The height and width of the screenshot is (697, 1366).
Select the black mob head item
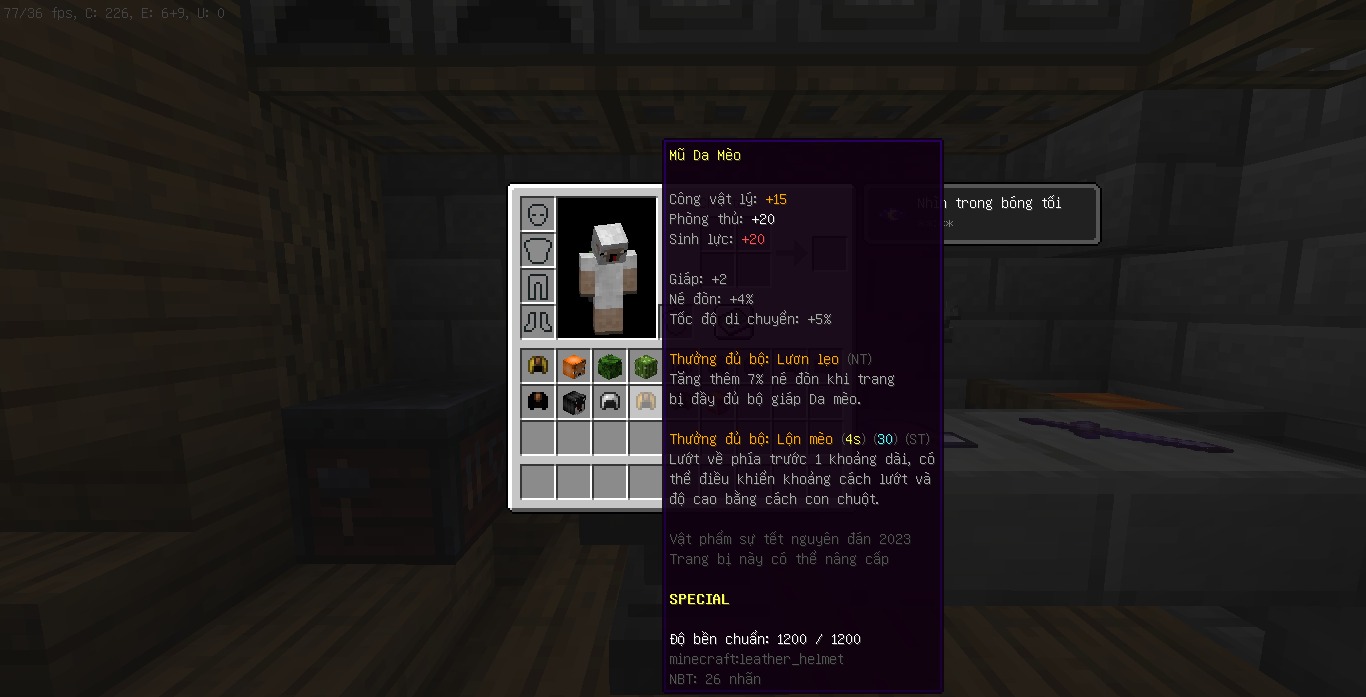tap(574, 402)
